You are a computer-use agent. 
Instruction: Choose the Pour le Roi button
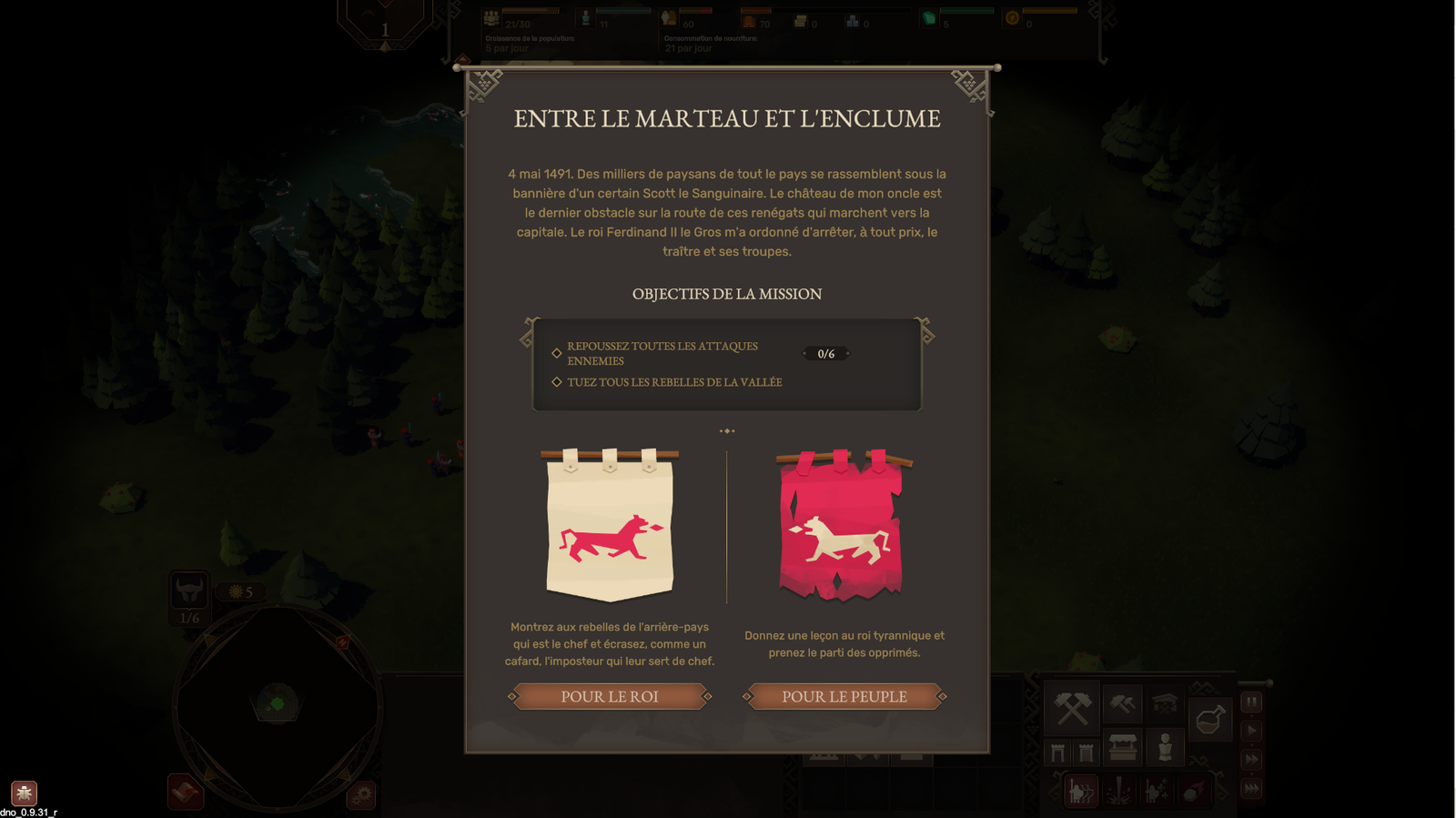(610, 697)
